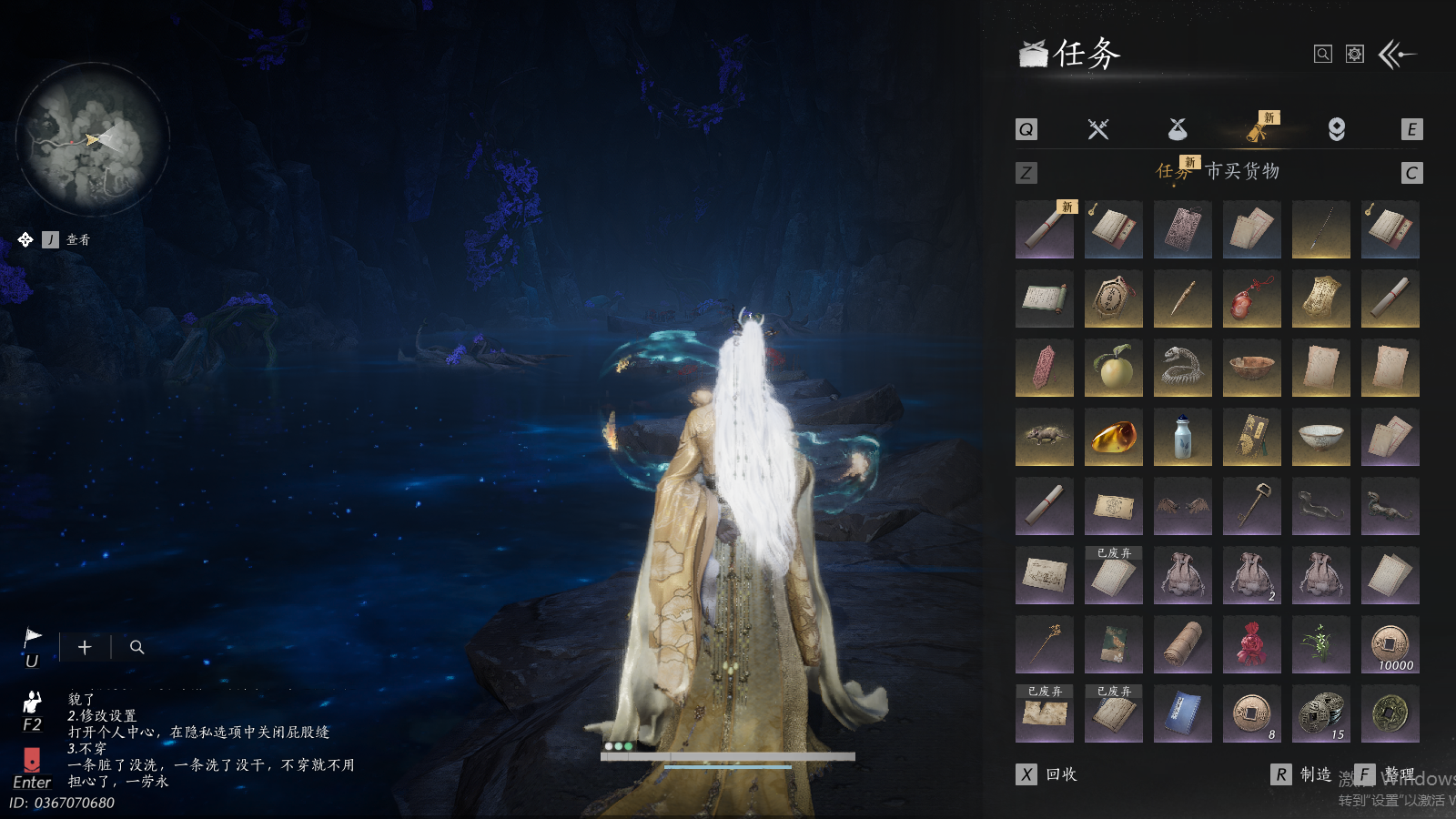The image size is (1456, 819).
Task: Click the 整理 sort button
Action: [x=1389, y=774]
